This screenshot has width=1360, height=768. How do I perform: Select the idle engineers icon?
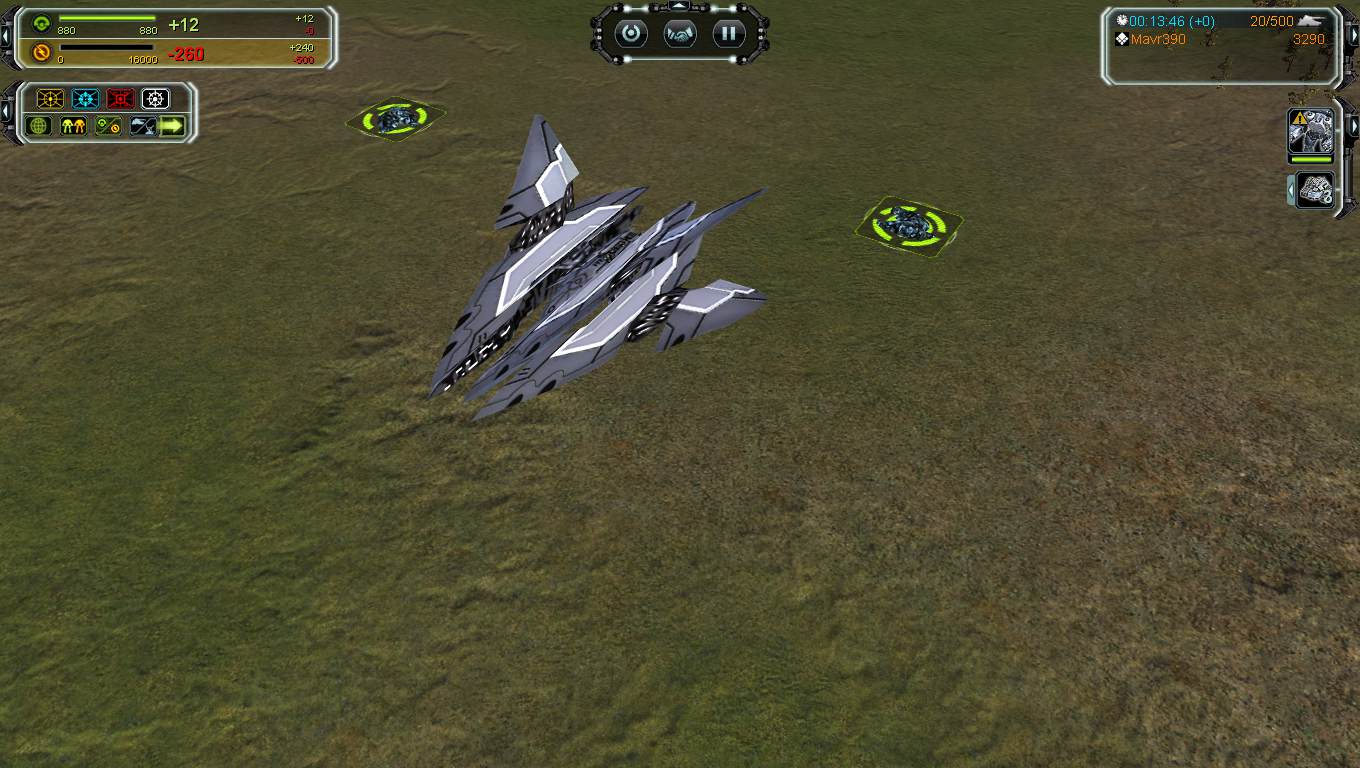click(x=1316, y=189)
